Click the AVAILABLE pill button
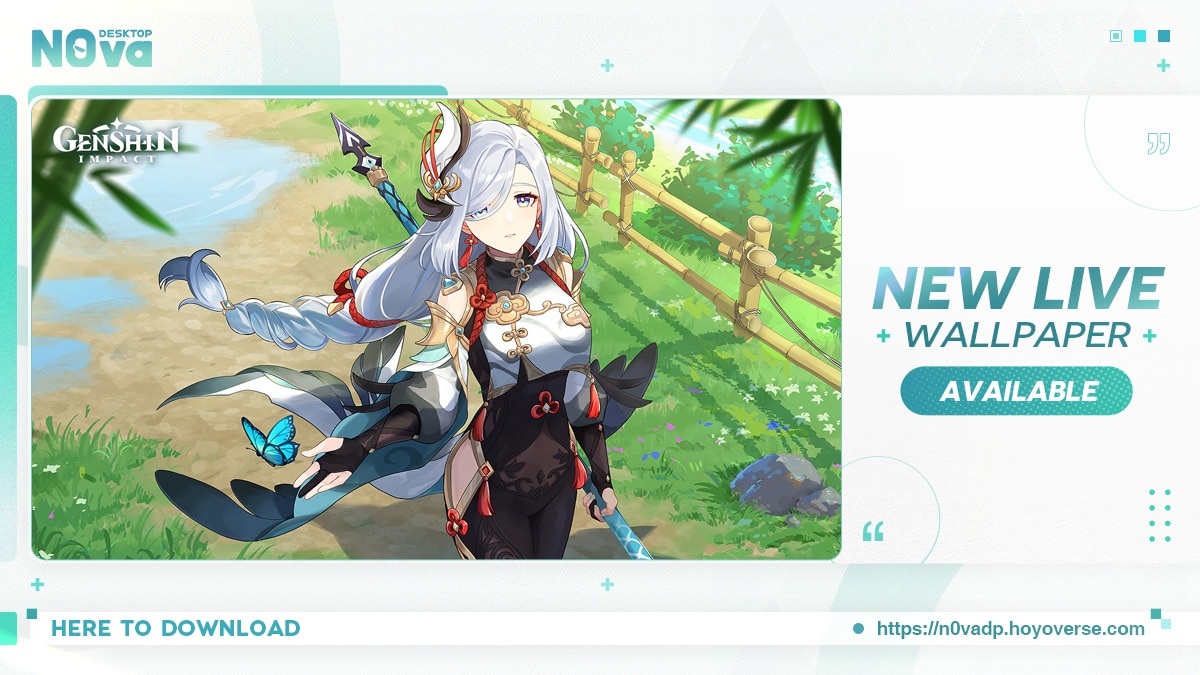This screenshot has height=675, width=1200. pyautogui.click(x=1016, y=391)
